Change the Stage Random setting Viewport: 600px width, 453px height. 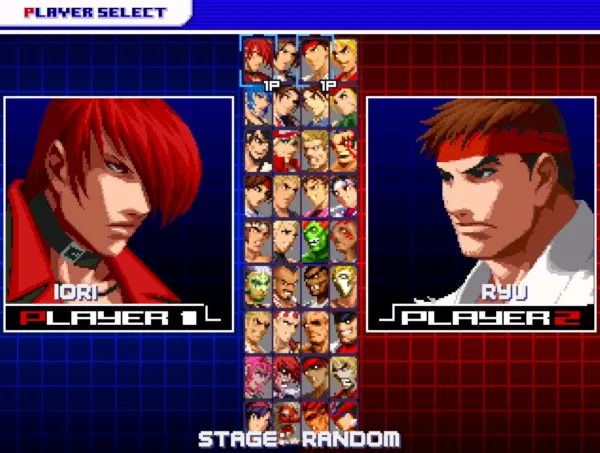pos(299,439)
